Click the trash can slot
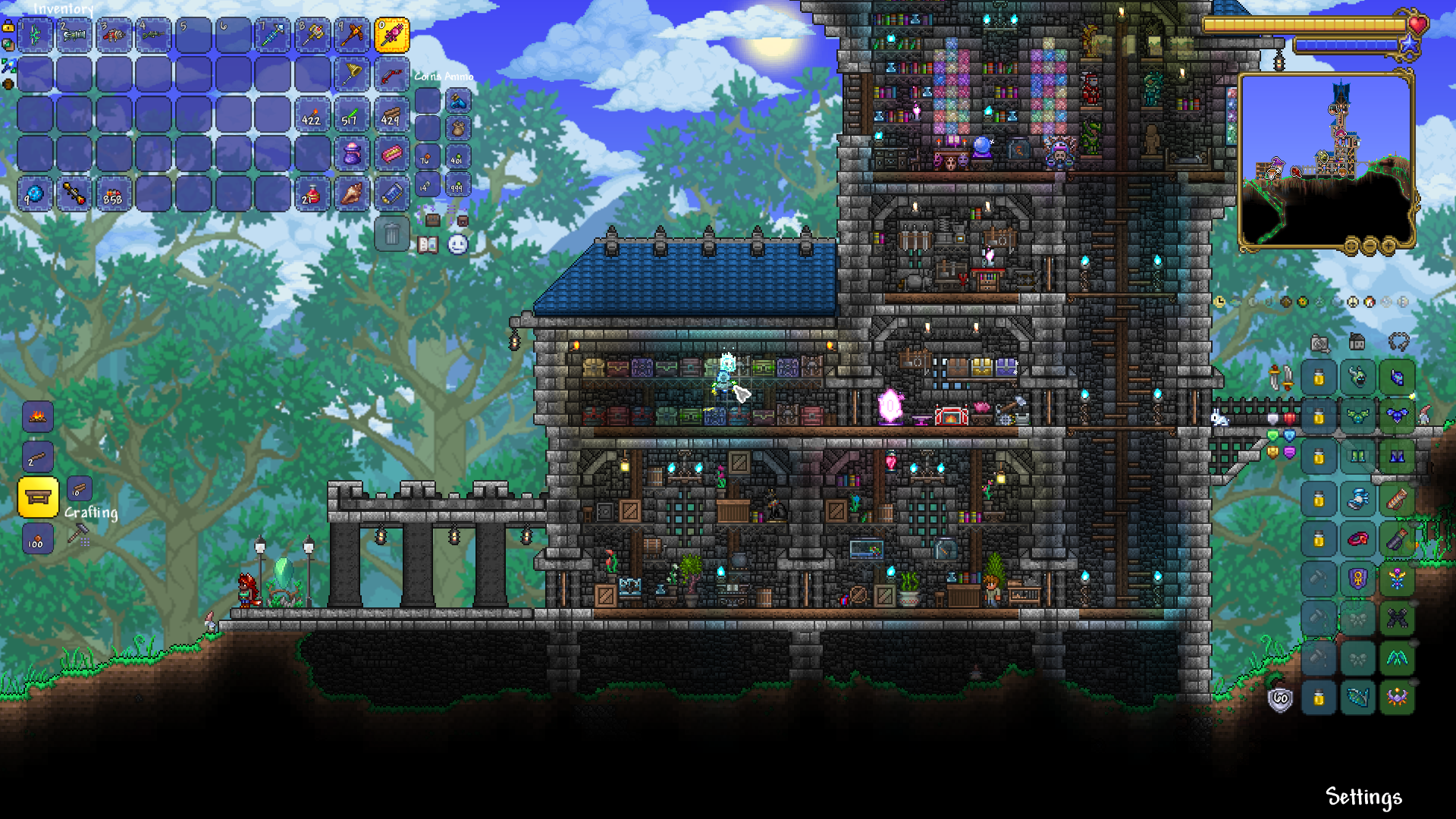Image resolution: width=1456 pixels, height=819 pixels. pyautogui.click(x=391, y=234)
